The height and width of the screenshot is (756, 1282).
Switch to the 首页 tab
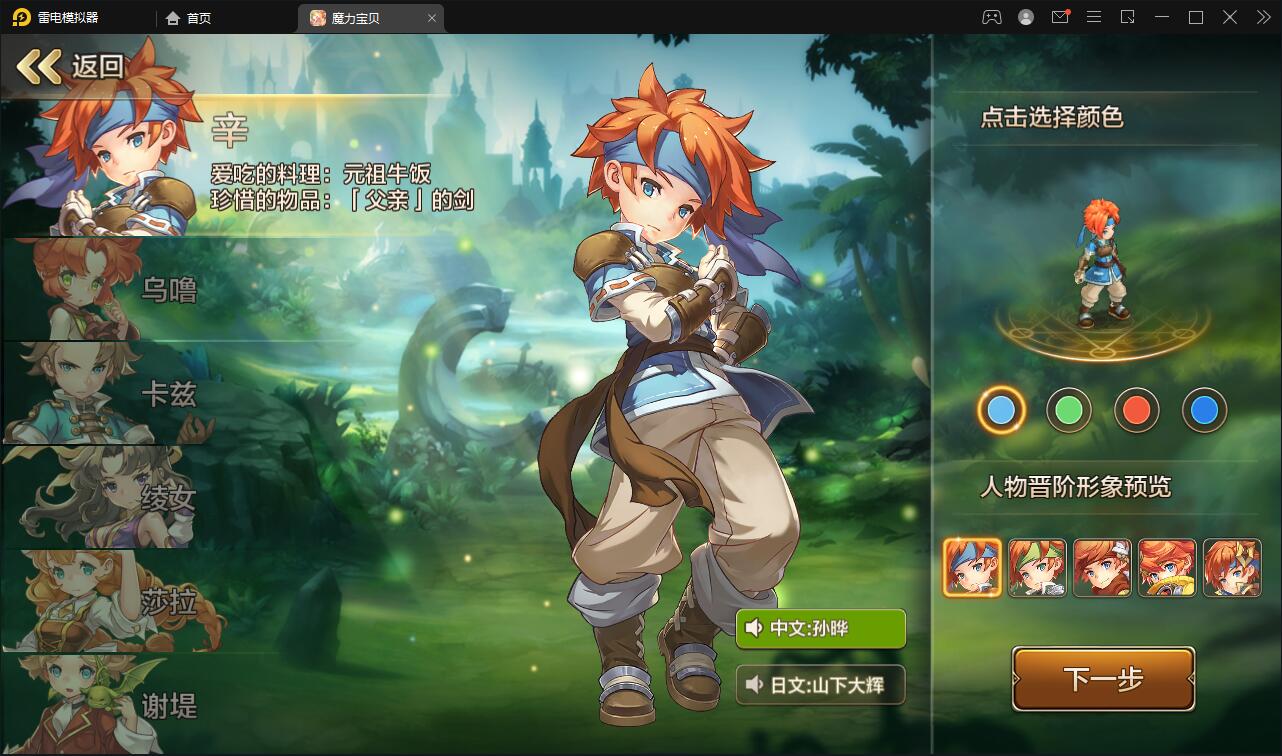click(x=188, y=17)
